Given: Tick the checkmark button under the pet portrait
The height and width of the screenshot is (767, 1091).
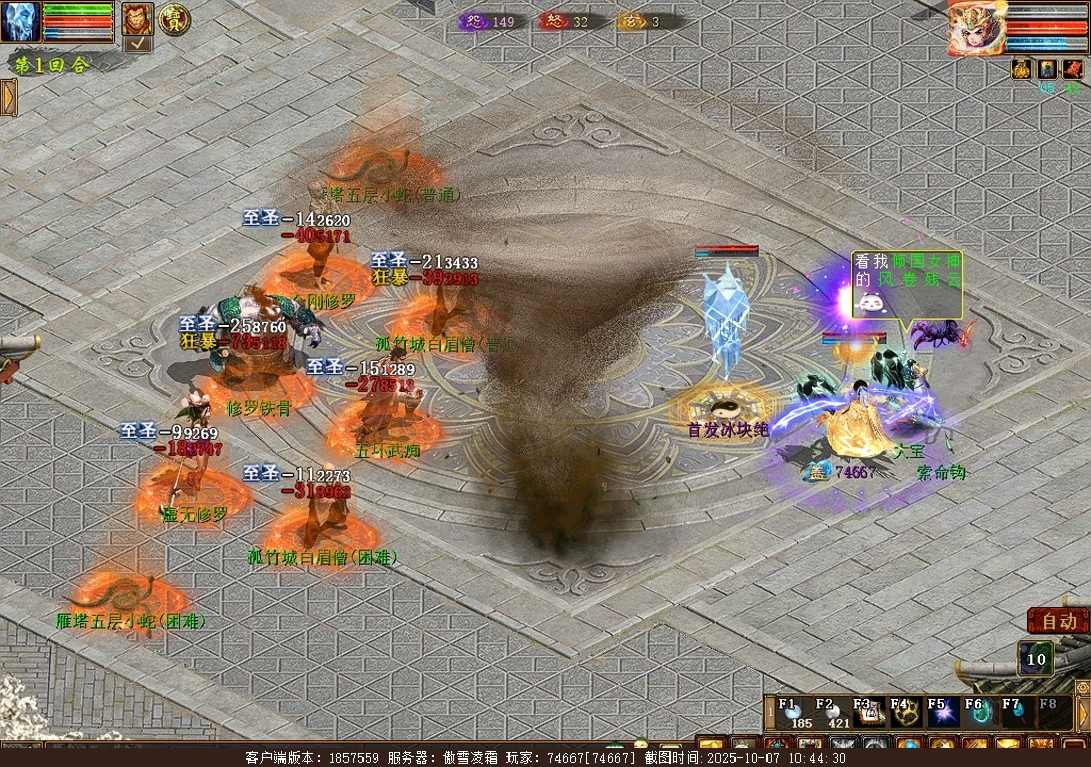Looking at the screenshot, I should coord(137,43).
